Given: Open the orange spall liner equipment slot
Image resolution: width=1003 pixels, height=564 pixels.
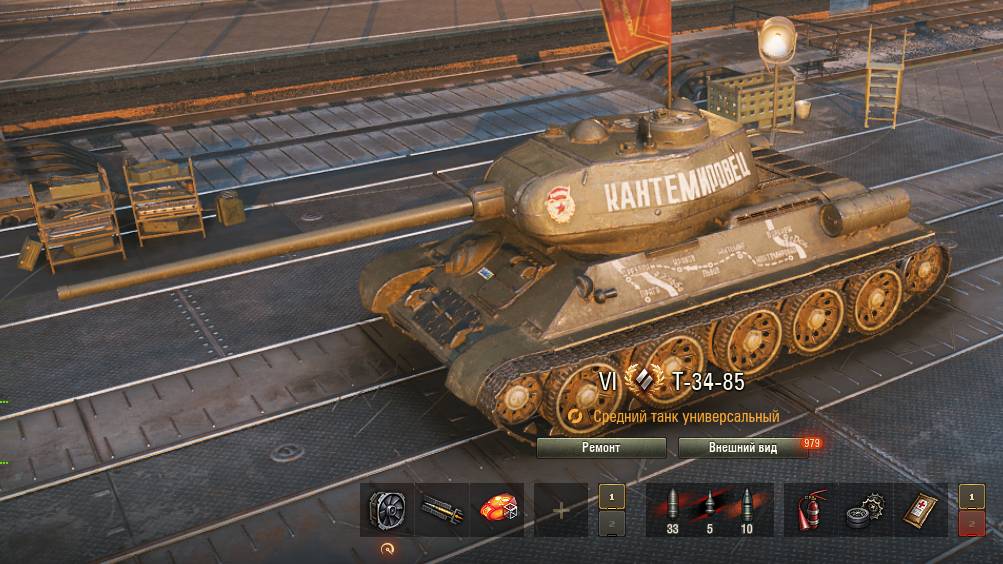Looking at the screenshot, I should coord(496,510).
